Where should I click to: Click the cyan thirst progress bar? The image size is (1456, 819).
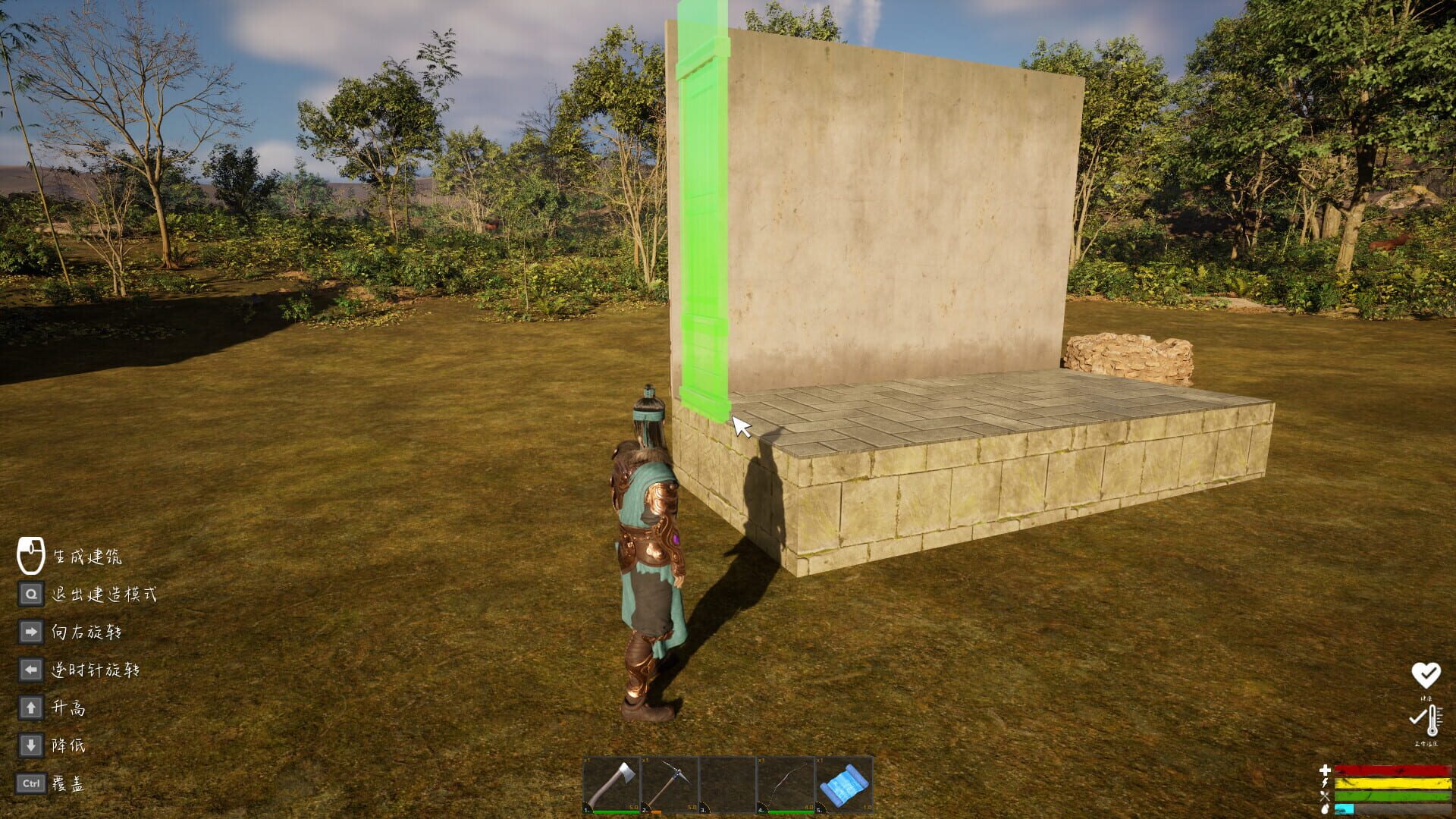click(1344, 810)
